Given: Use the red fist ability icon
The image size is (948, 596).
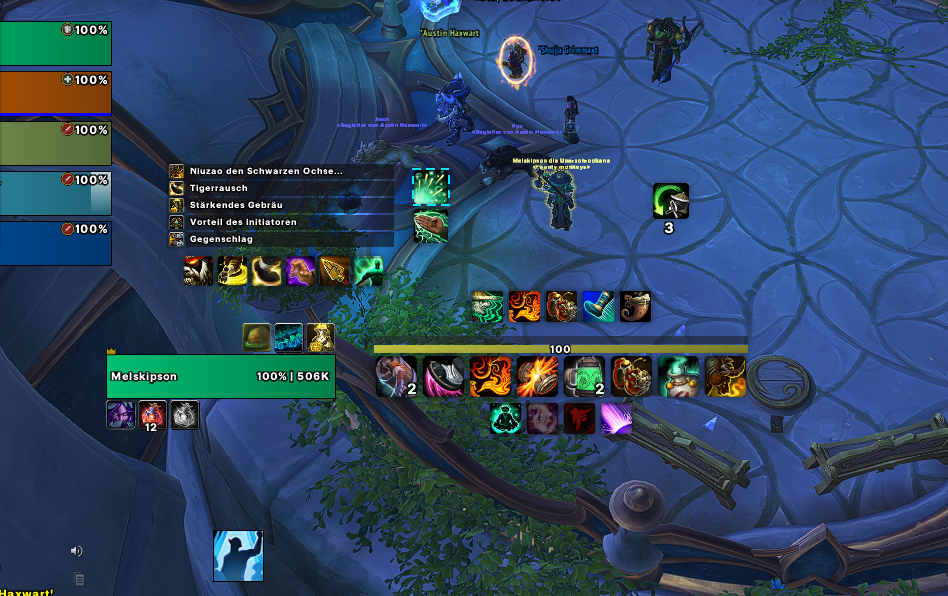Looking at the screenshot, I should click(x=579, y=418).
